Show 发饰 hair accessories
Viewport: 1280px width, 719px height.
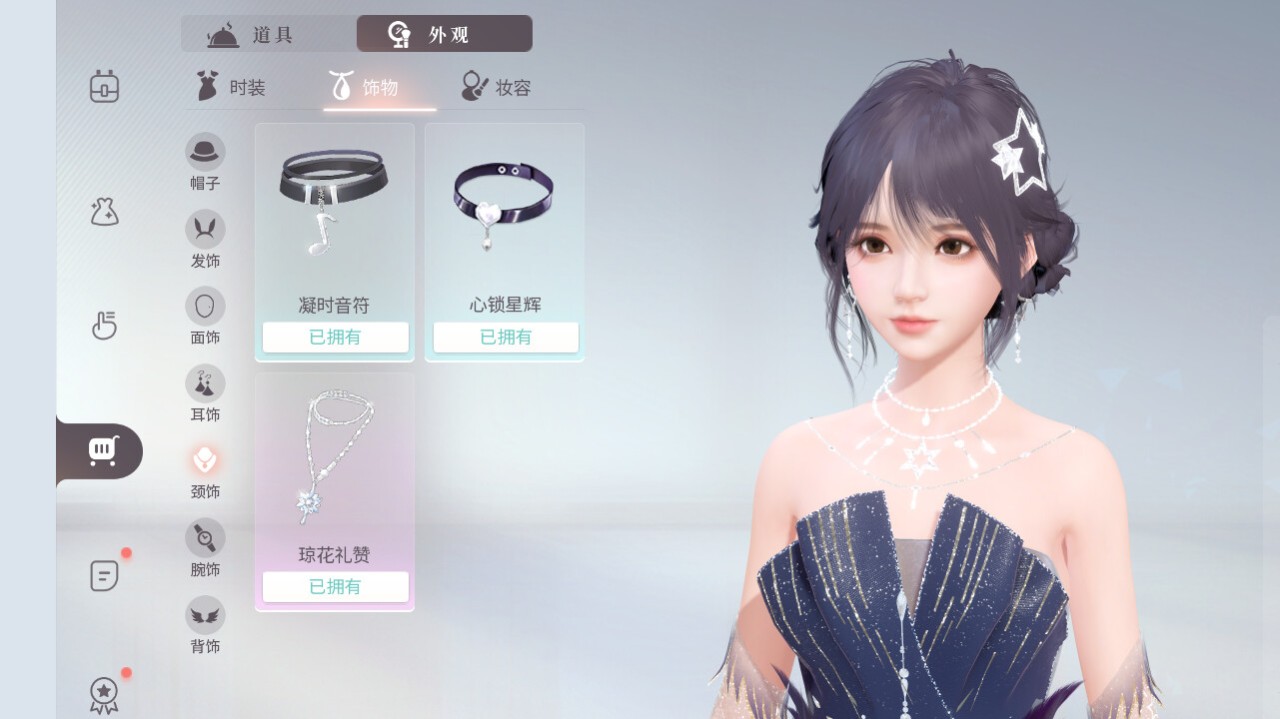pyautogui.click(x=205, y=239)
